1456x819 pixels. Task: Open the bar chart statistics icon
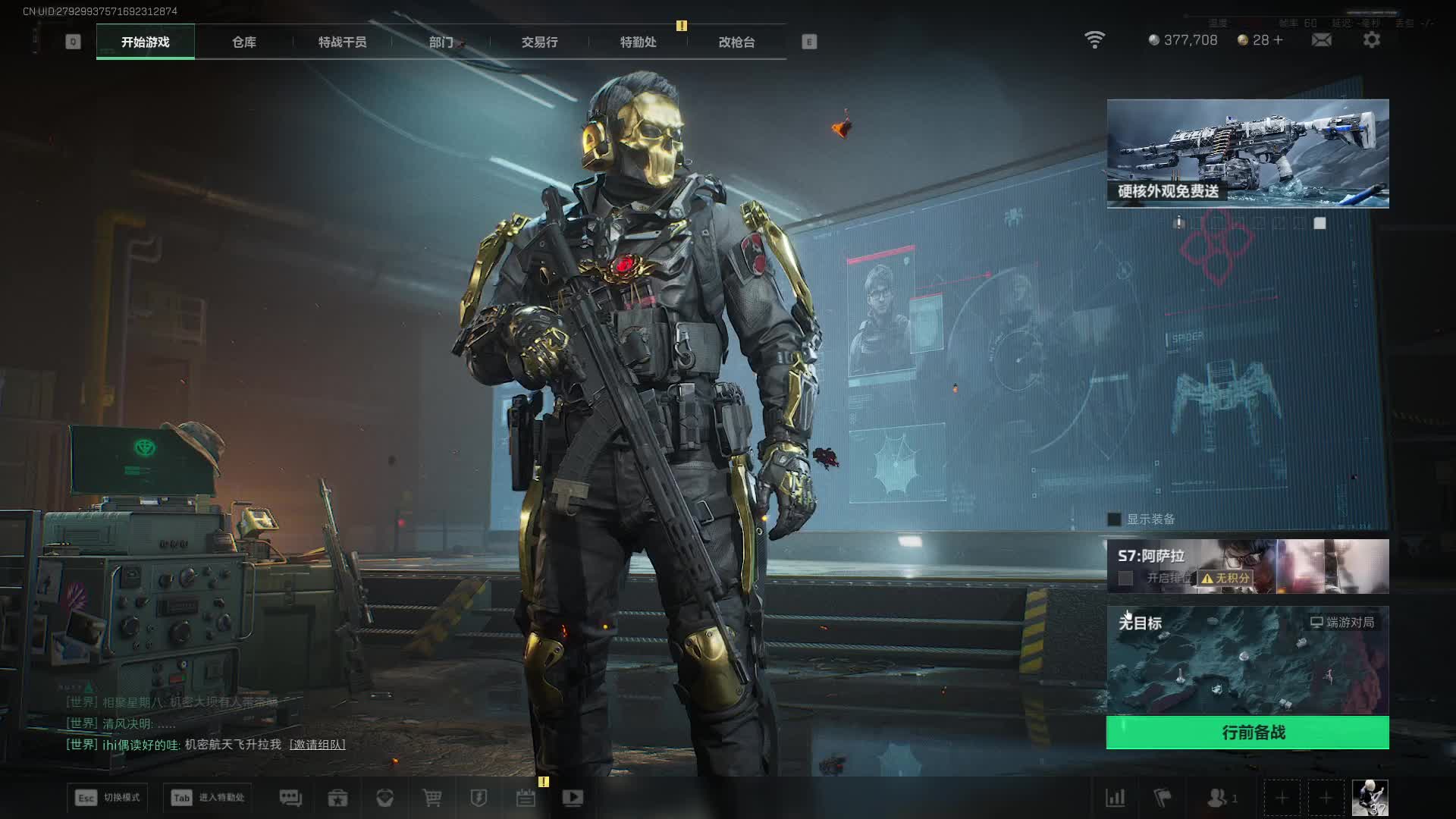pos(1116,798)
